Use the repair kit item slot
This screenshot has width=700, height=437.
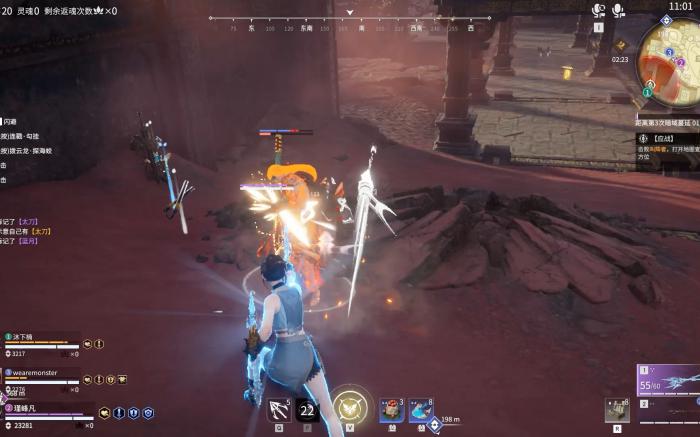617,409
